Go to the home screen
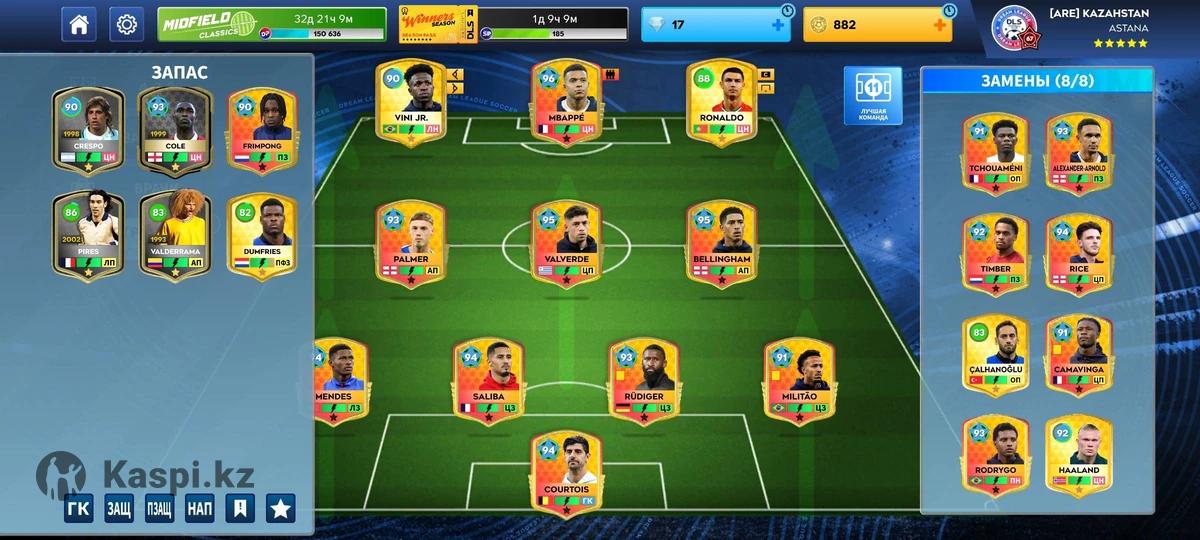 click(79, 25)
